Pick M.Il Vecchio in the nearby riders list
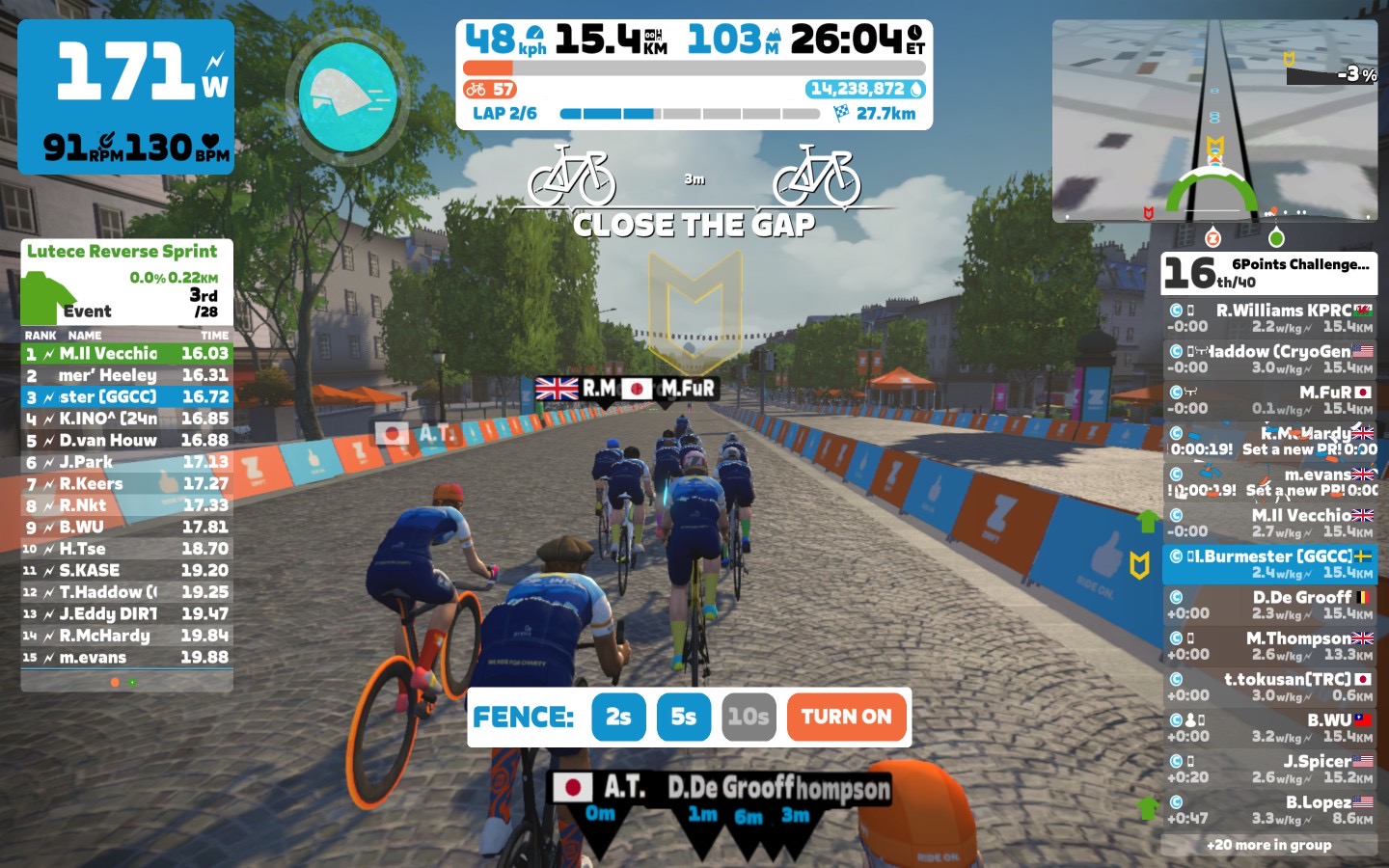Image resolution: width=1389 pixels, height=868 pixels. click(x=1269, y=523)
